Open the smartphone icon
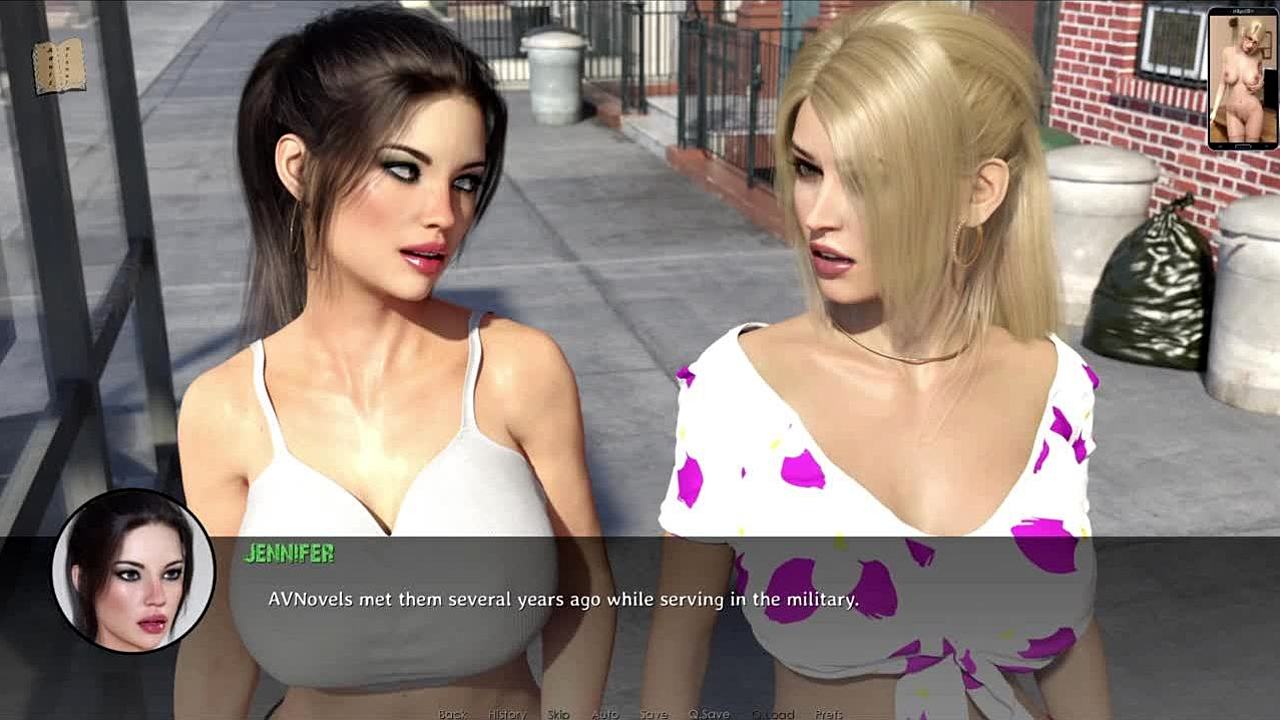This screenshot has width=1280, height=720. pyautogui.click(x=1242, y=79)
